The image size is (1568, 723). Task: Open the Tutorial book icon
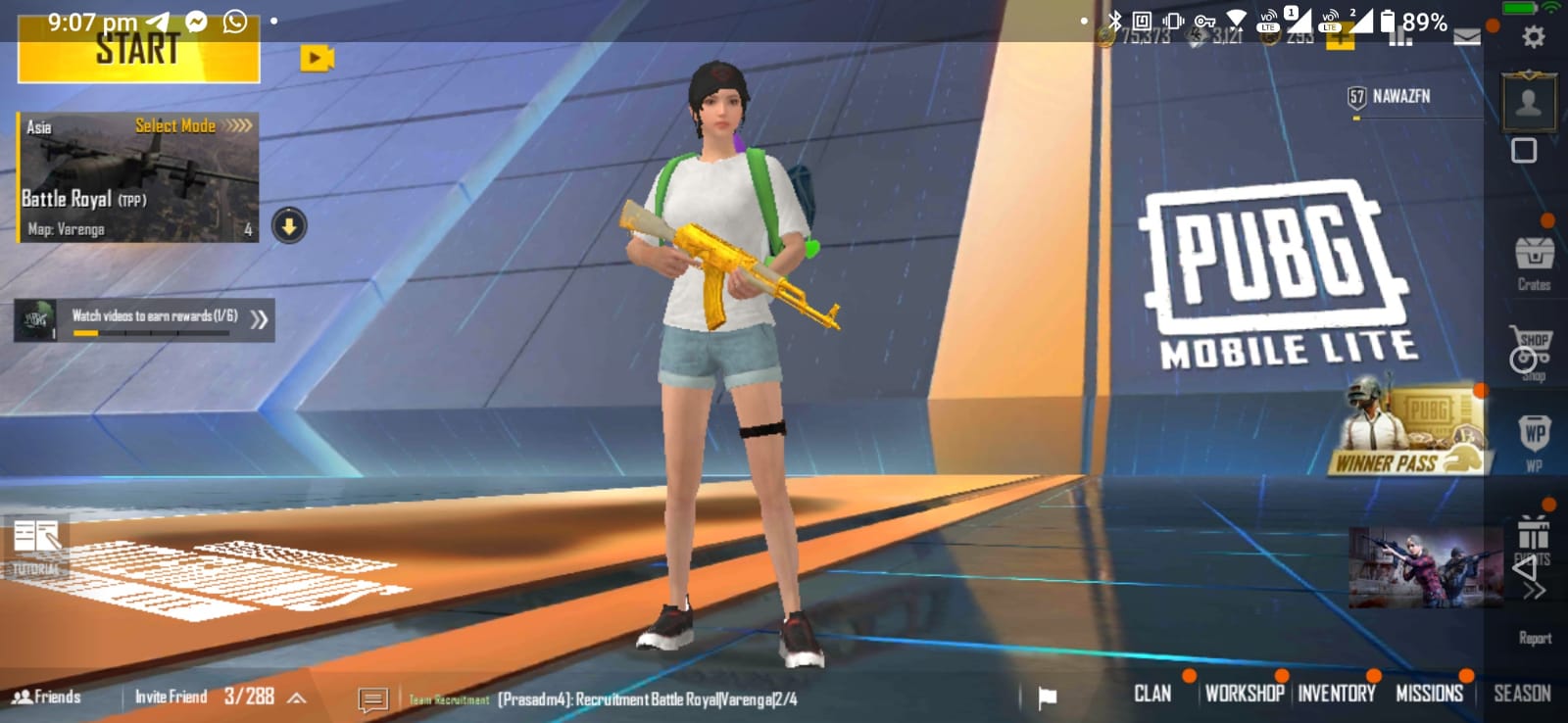[36, 545]
